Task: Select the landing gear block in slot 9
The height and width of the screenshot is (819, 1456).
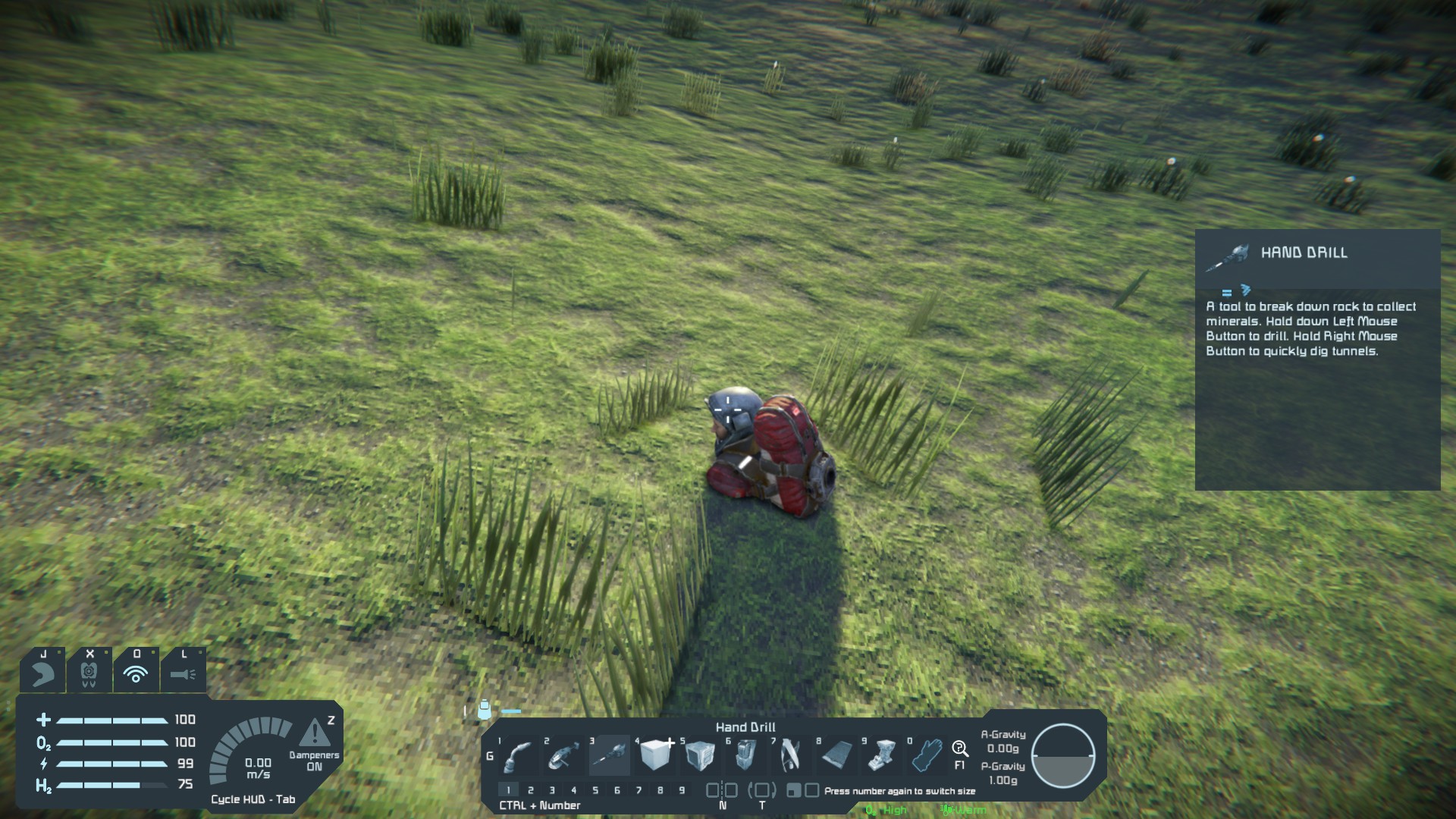Action: 882,755
